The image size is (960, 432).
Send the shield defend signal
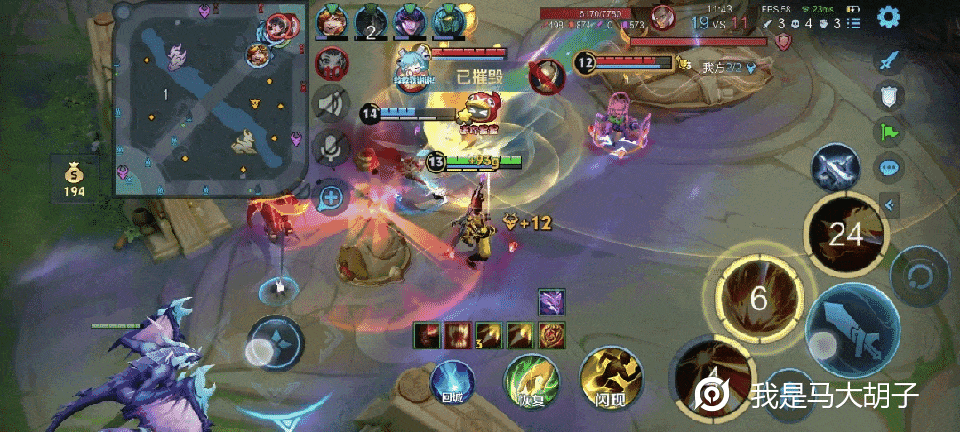(888, 96)
